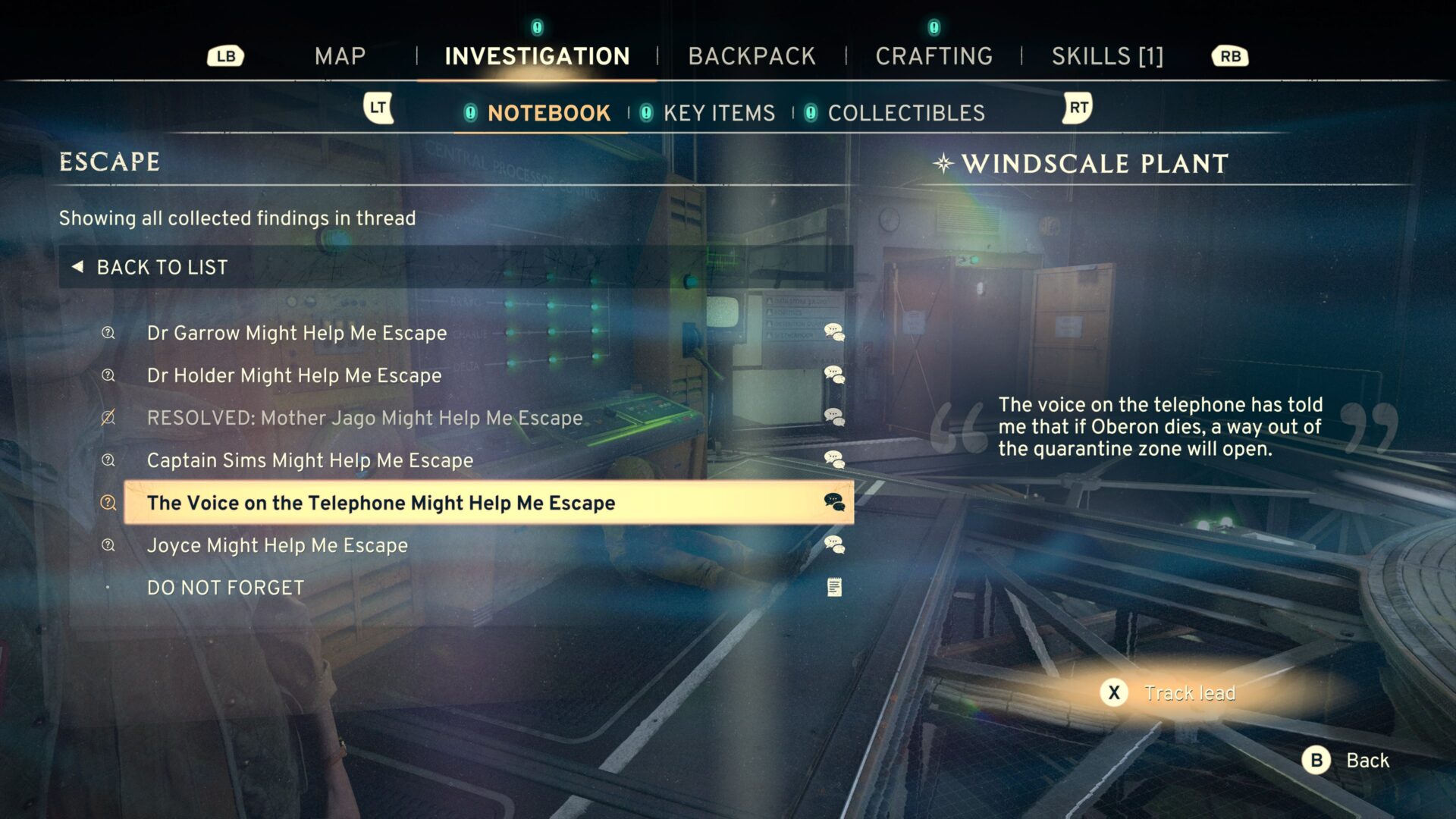Open the resolved Mother Jago finding
This screenshot has width=1456, height=819.
point(365,418)
